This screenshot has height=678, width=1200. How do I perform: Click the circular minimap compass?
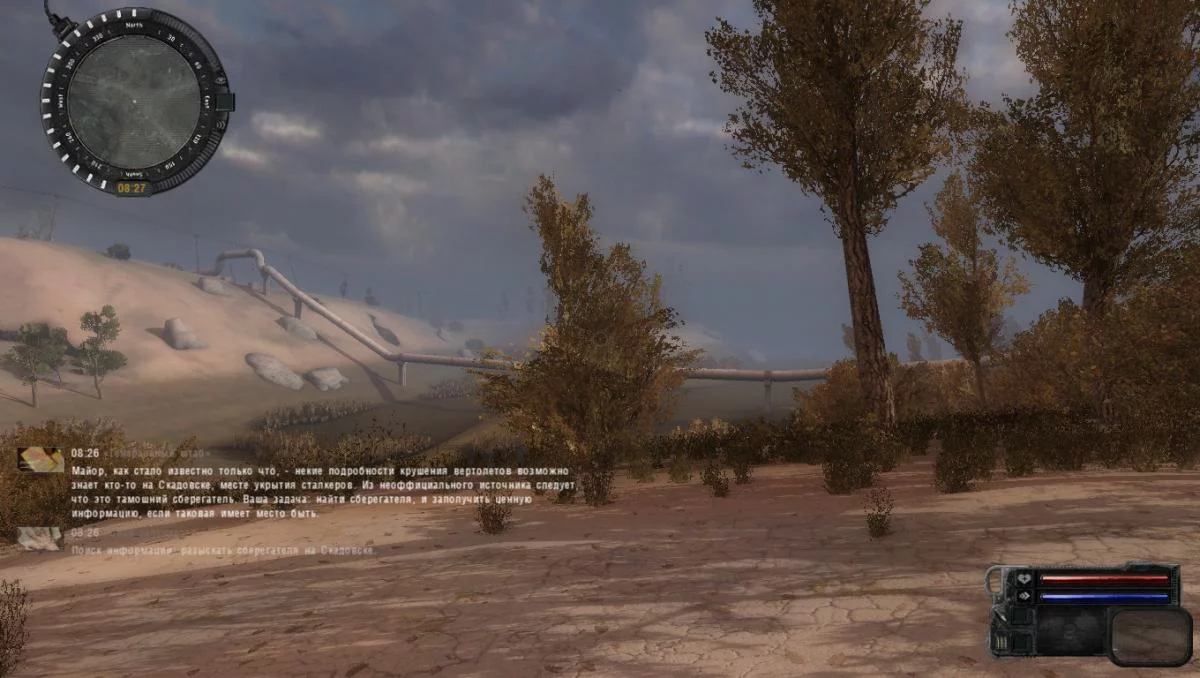tap(134, 101)
